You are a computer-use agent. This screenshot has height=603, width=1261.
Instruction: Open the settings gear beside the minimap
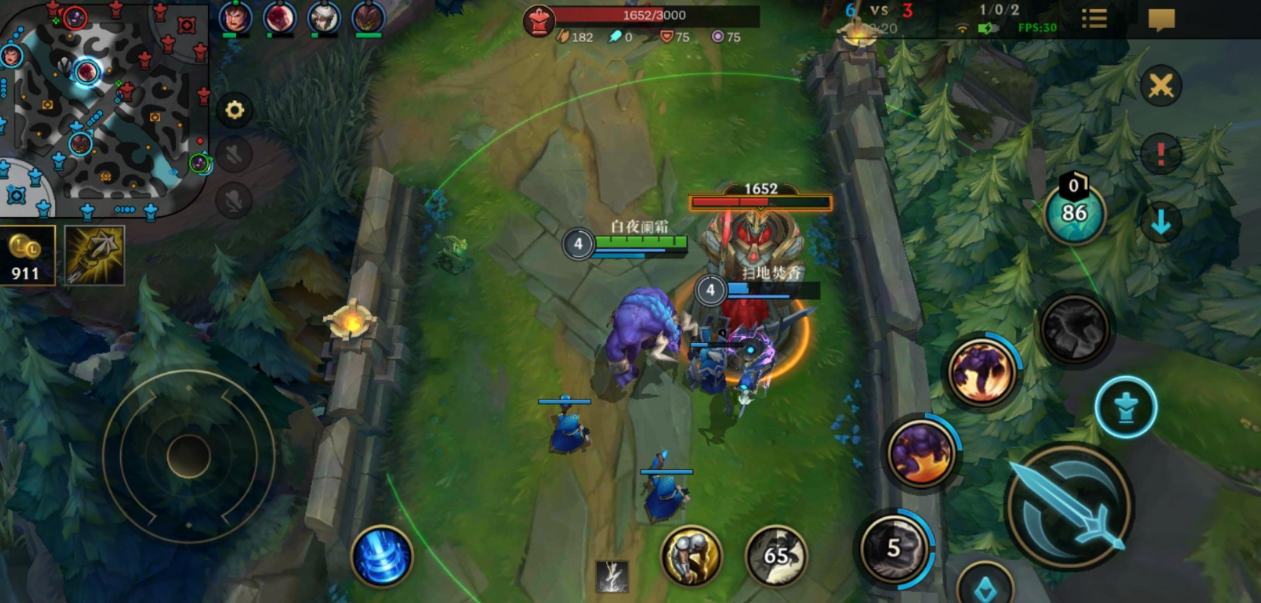coord(235,110)
